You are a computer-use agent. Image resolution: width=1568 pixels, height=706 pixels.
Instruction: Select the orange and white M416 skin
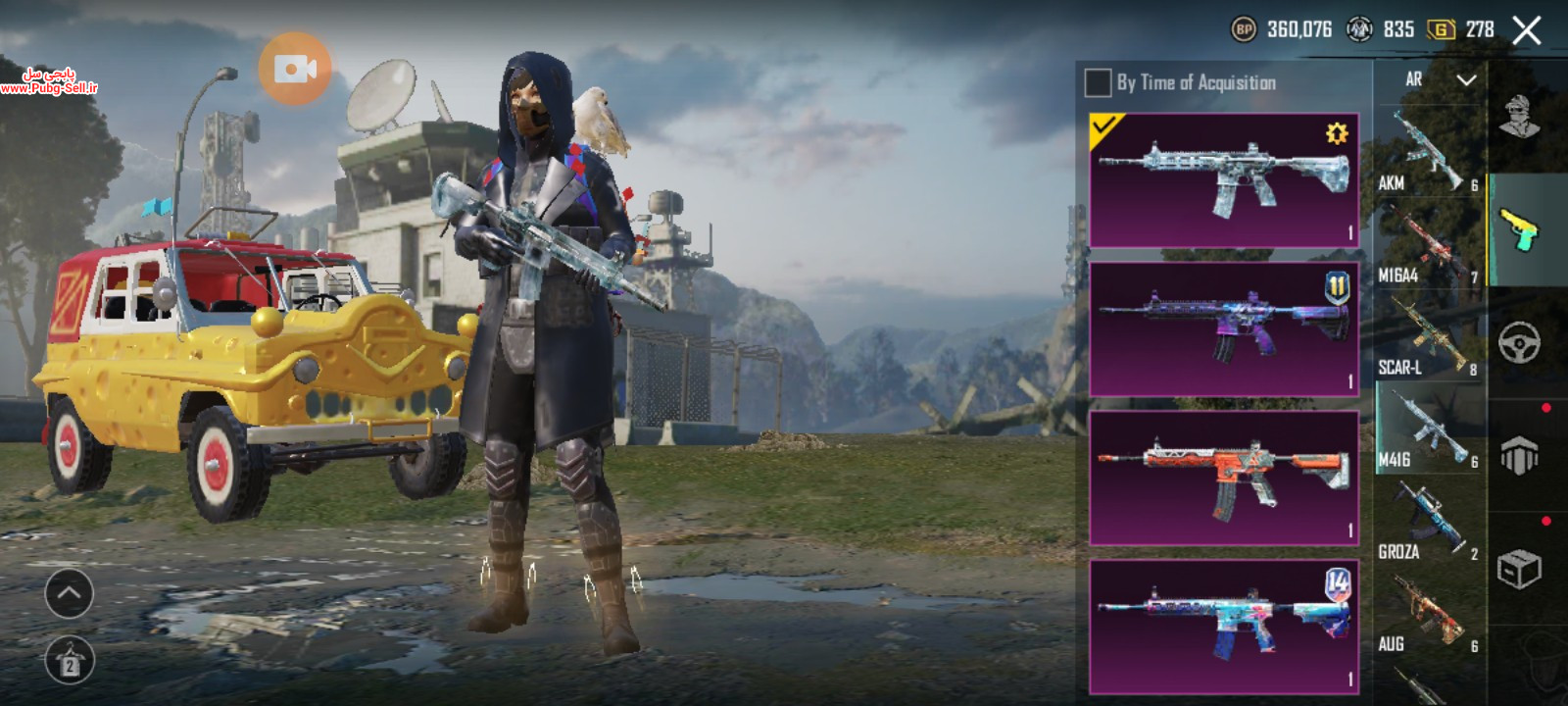coord(1223,478)
